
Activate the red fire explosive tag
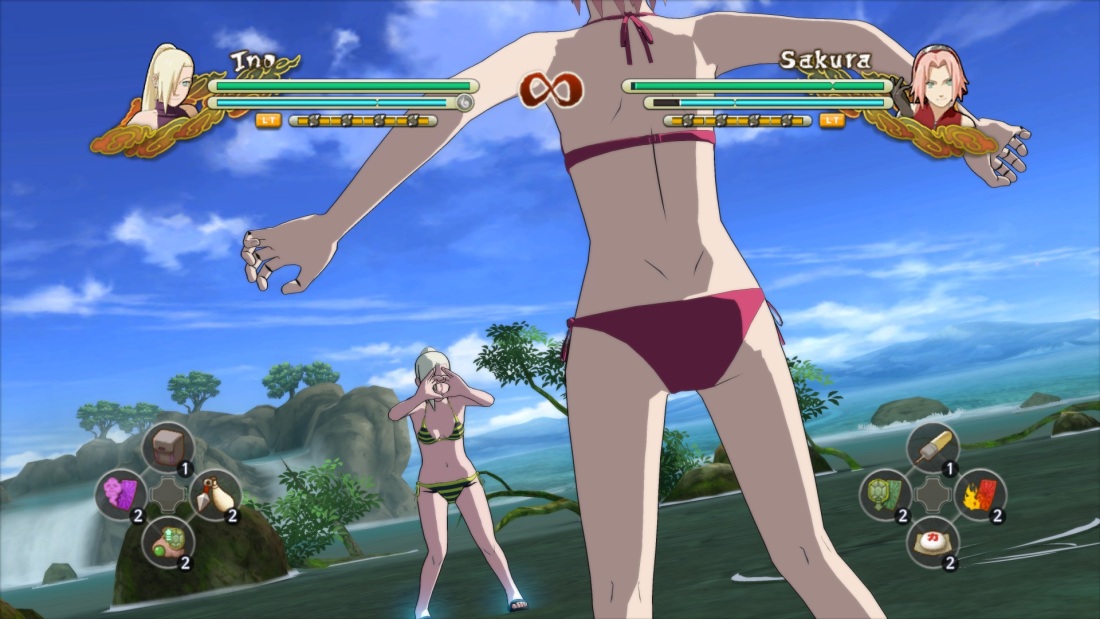pyautogui.click(x=978, y=494)
